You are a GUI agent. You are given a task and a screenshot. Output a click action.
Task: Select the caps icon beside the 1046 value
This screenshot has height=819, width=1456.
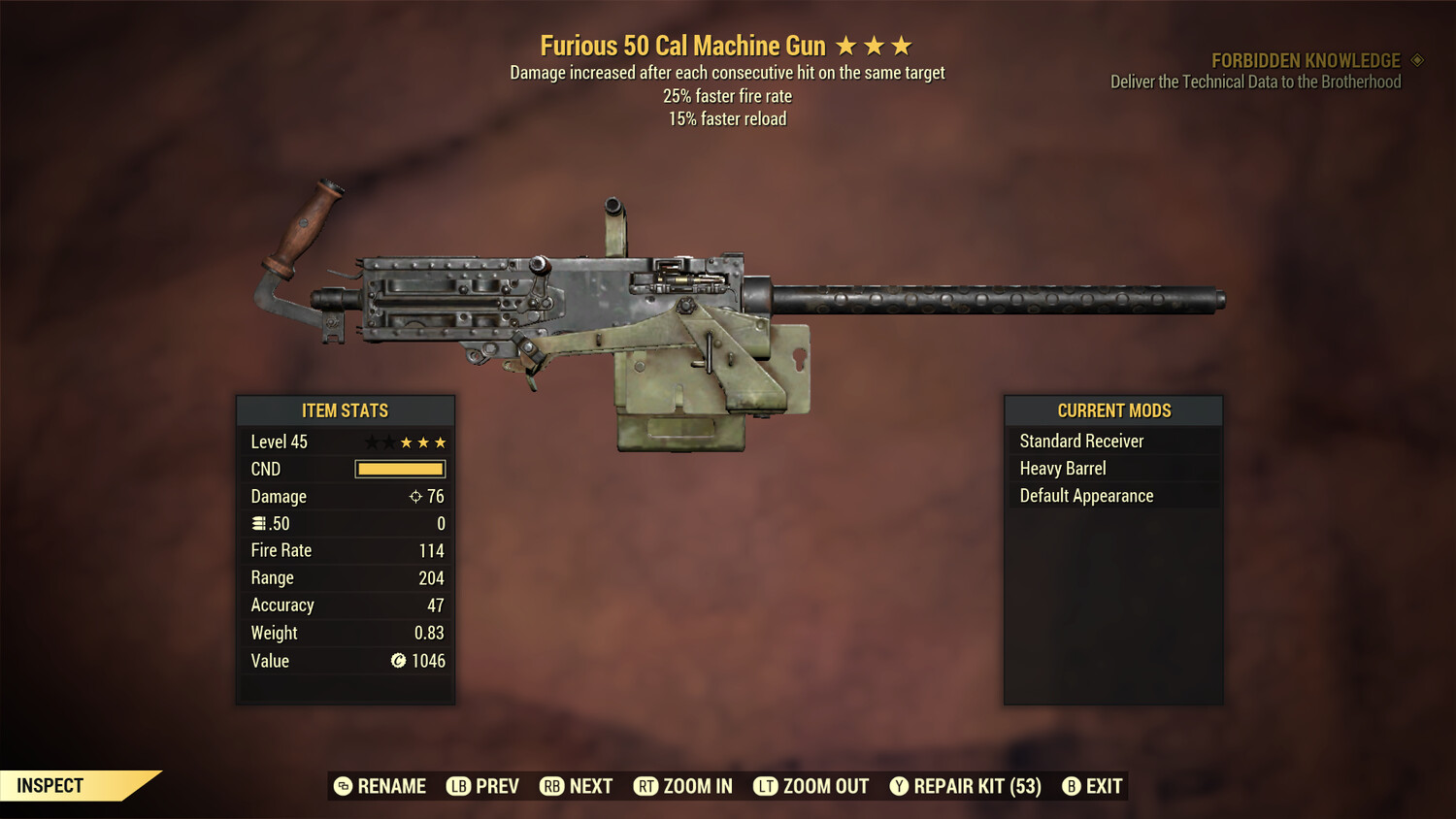coord(396,661)
